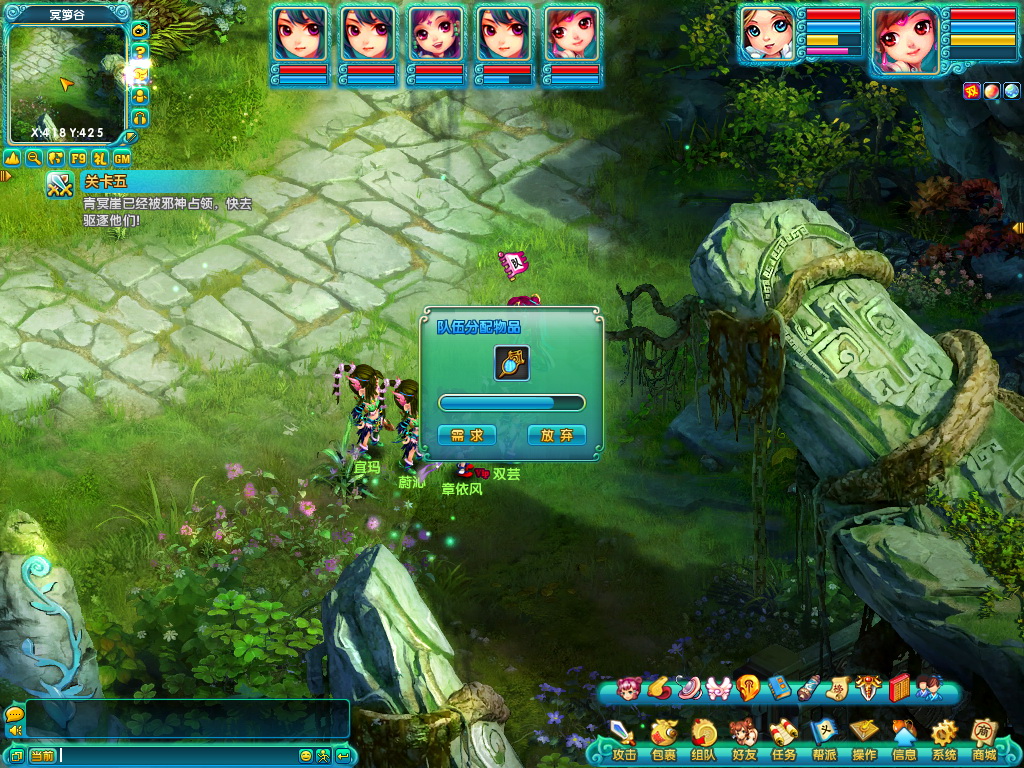
Task: Open the chat emoji smiley picker
Action: (x=306, y=755)
